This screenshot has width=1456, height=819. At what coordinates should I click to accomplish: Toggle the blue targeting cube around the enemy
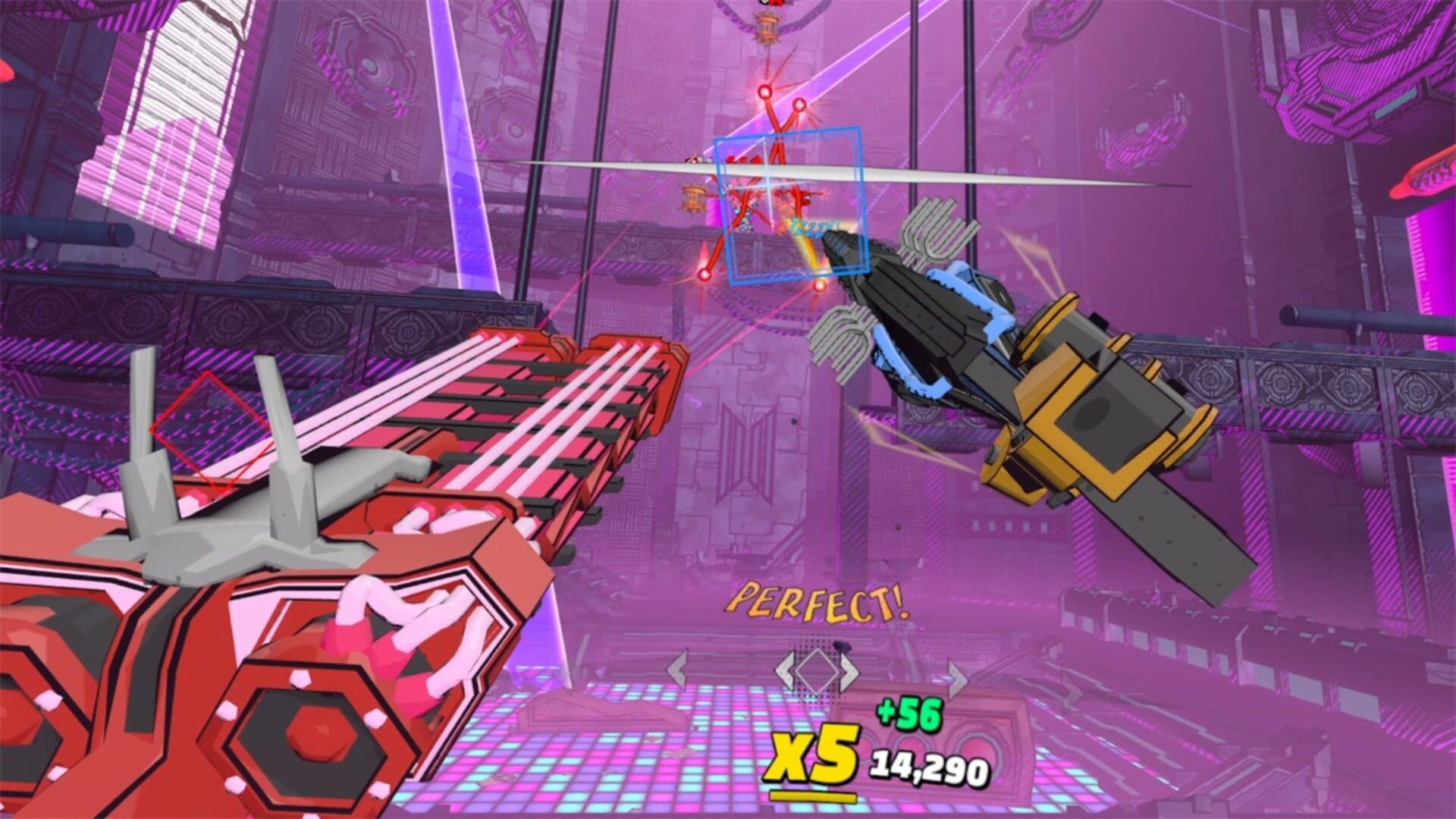789,205
